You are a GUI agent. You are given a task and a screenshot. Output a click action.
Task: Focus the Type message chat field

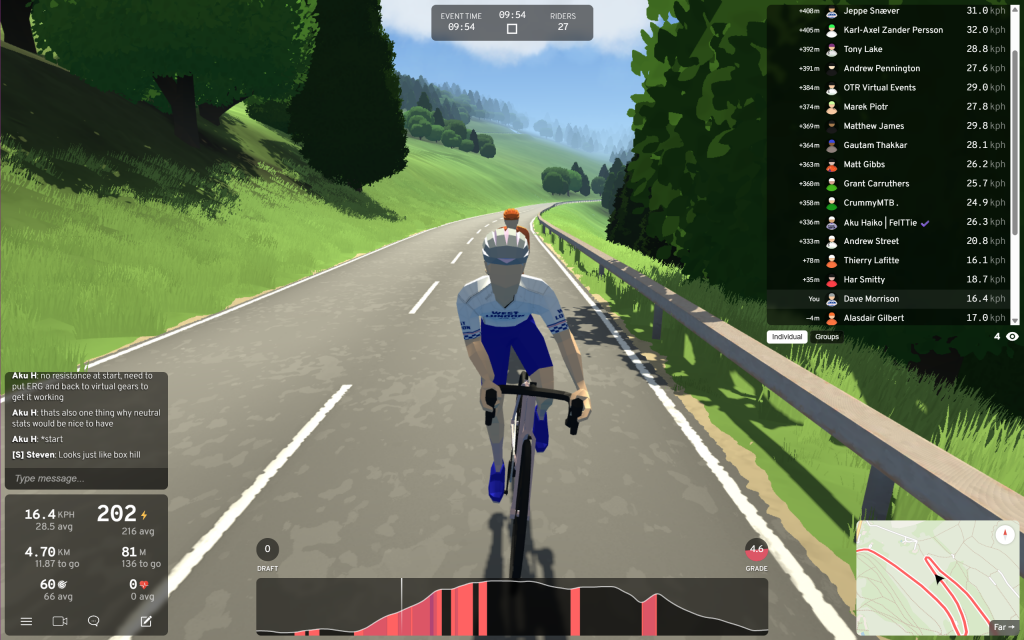pos(85,478)
